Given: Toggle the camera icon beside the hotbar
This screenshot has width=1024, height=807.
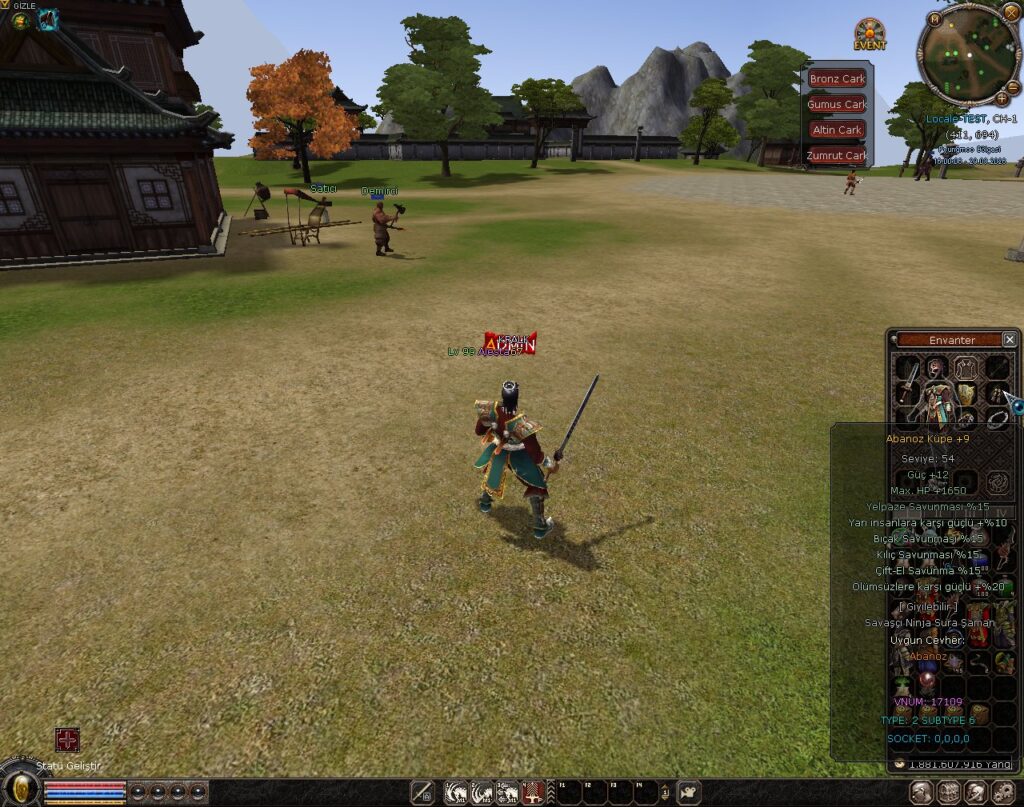Looking at the screenshot, I should click(688, 792).
